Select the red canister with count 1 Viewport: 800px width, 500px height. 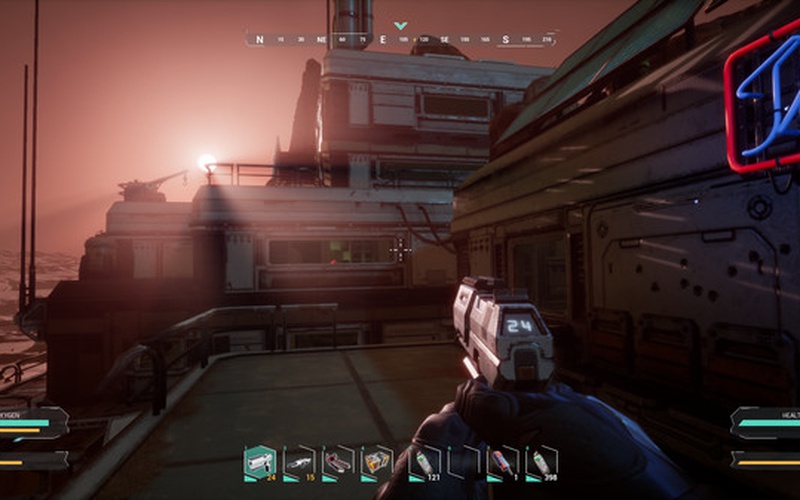[502, 461]
